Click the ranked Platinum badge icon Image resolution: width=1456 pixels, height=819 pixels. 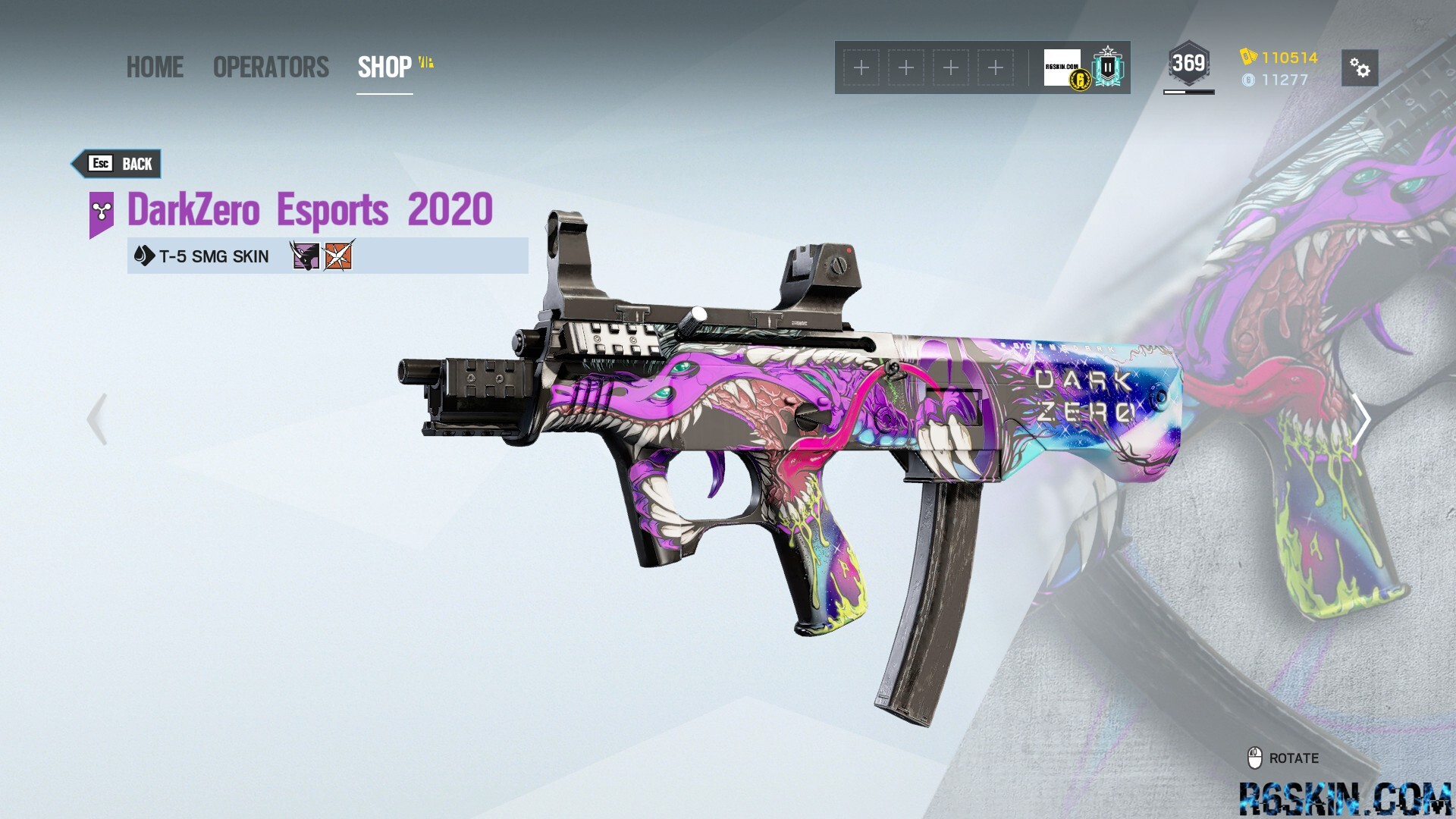(1106, 67)
